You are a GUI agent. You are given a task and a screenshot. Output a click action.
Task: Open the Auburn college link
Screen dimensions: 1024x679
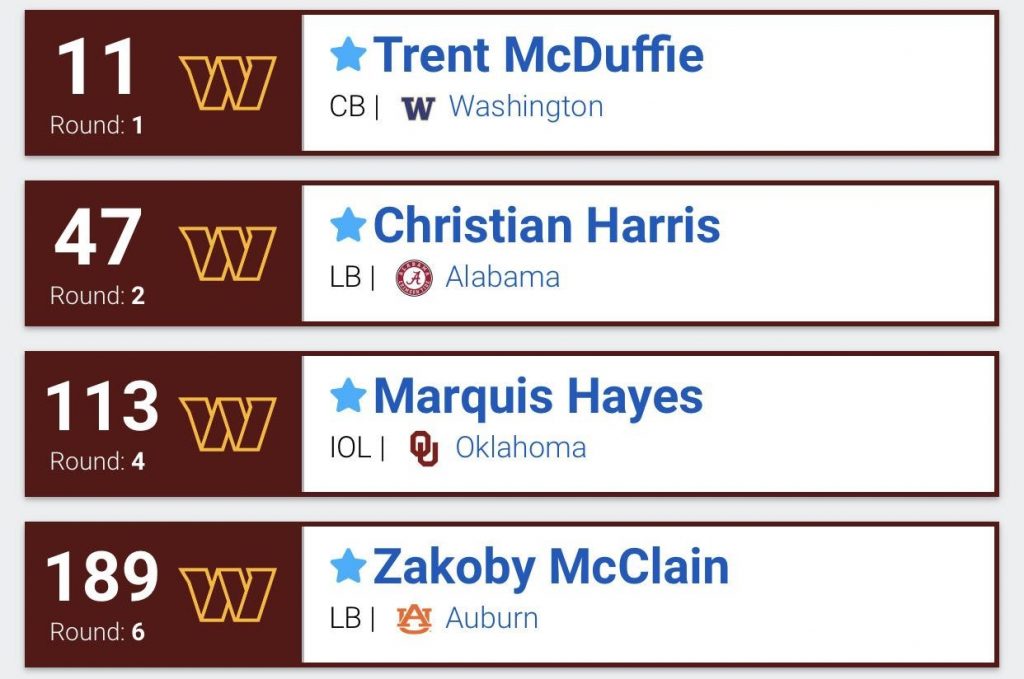[x=491, y=618]
